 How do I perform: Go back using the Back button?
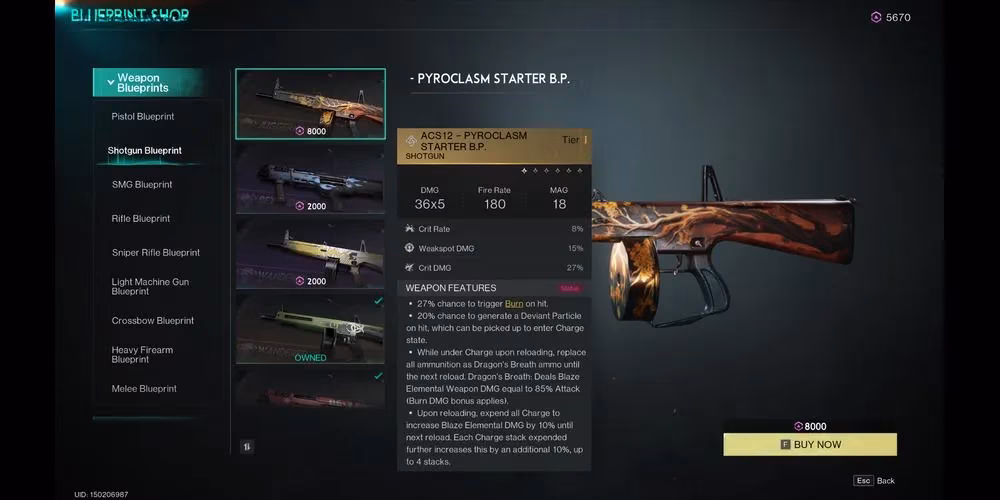click(x=876, y=481)
